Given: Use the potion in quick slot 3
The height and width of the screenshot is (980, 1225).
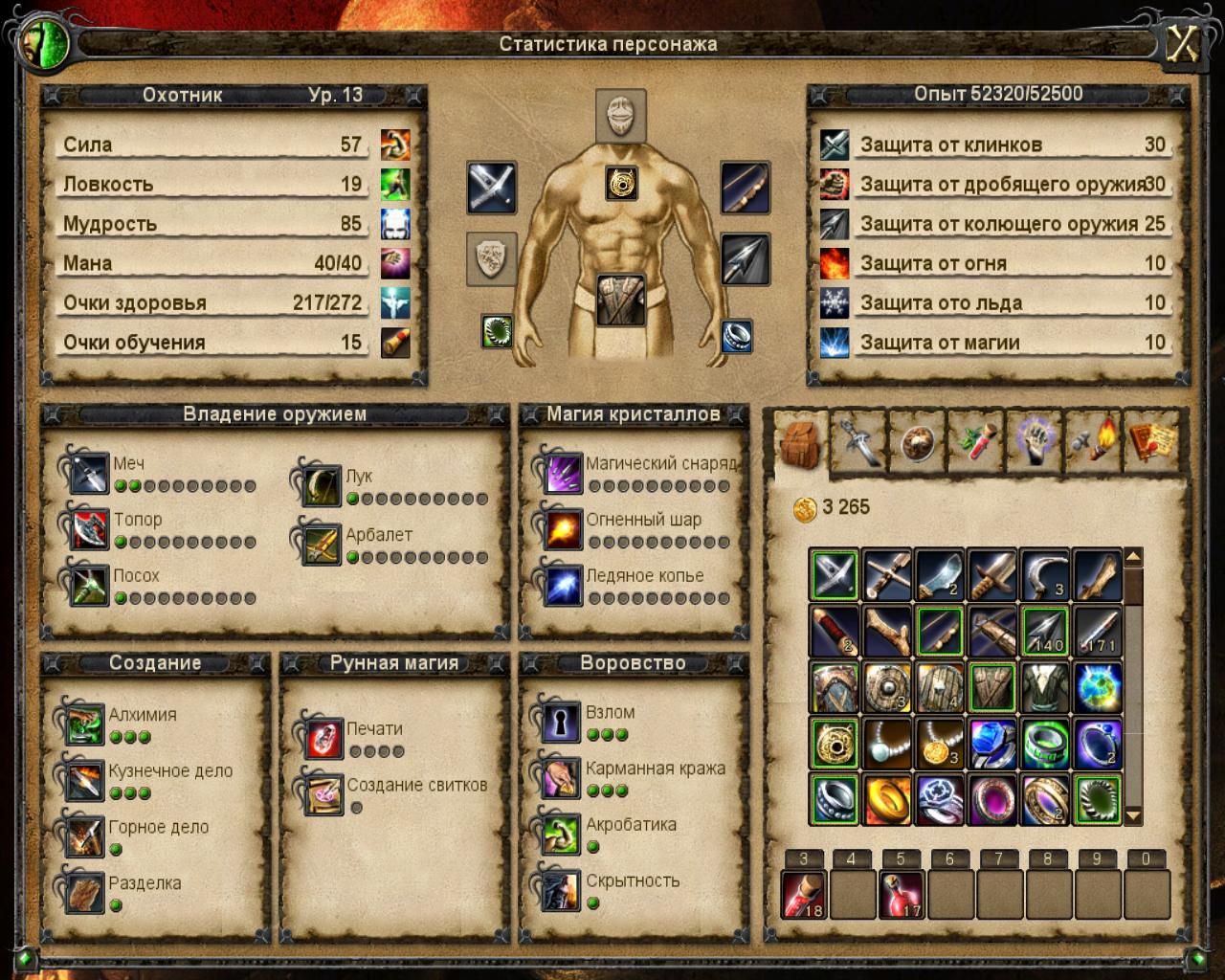Looking at the screenshot, I should (x=804, y=895).
